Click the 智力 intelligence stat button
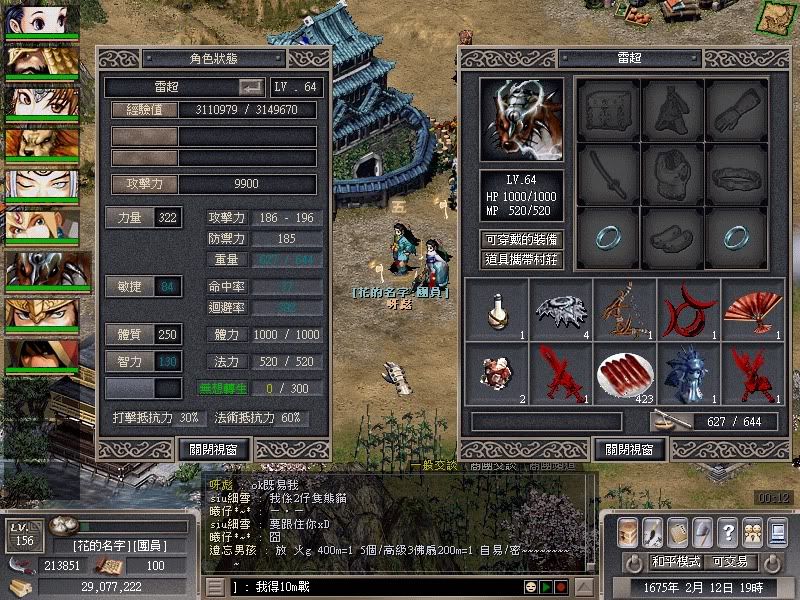The height and width of the screenshot is (600, 800). click(129, 360)
